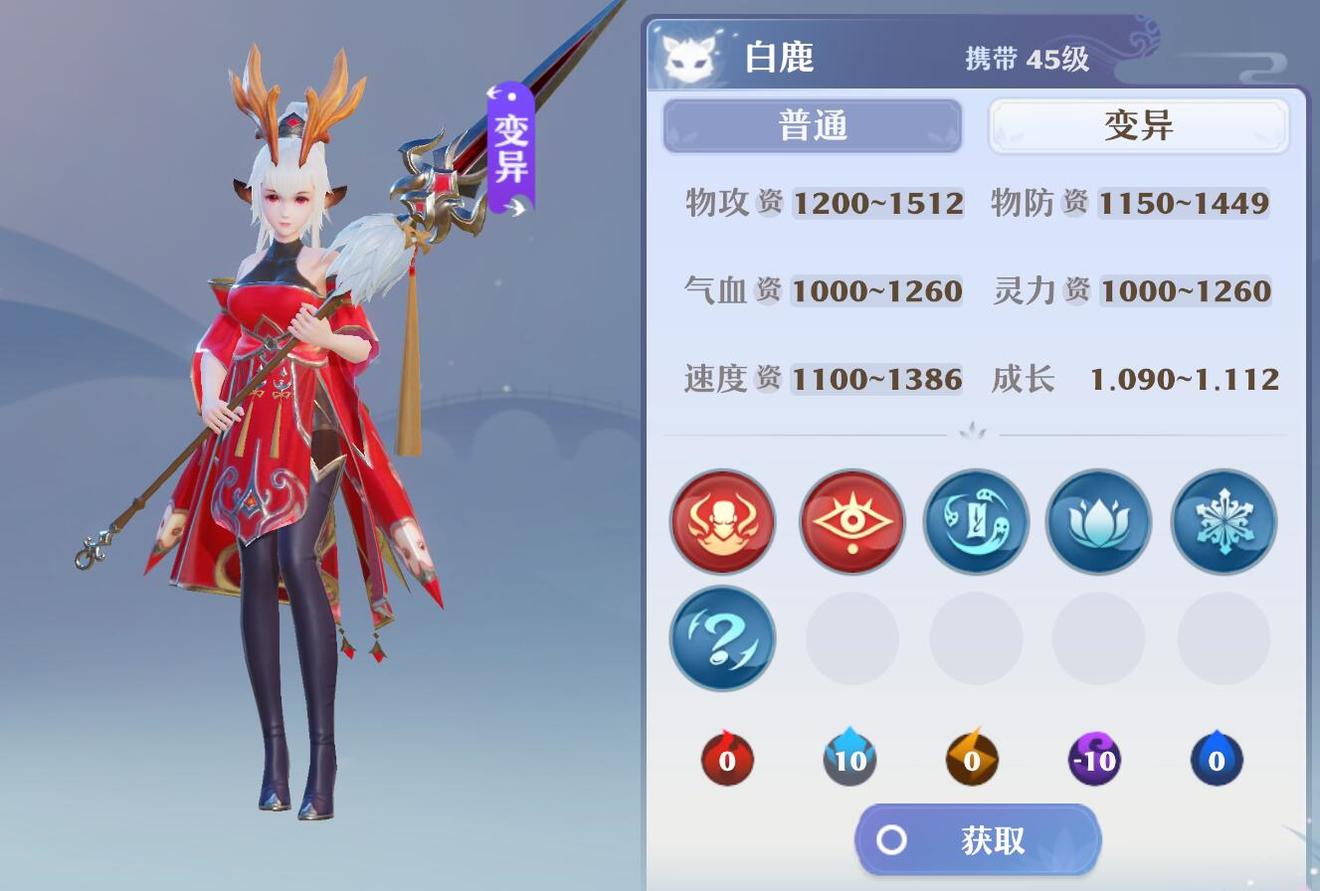View the moon talisman skill icon
Screen dimensions: 1320x891
(974, 522)
